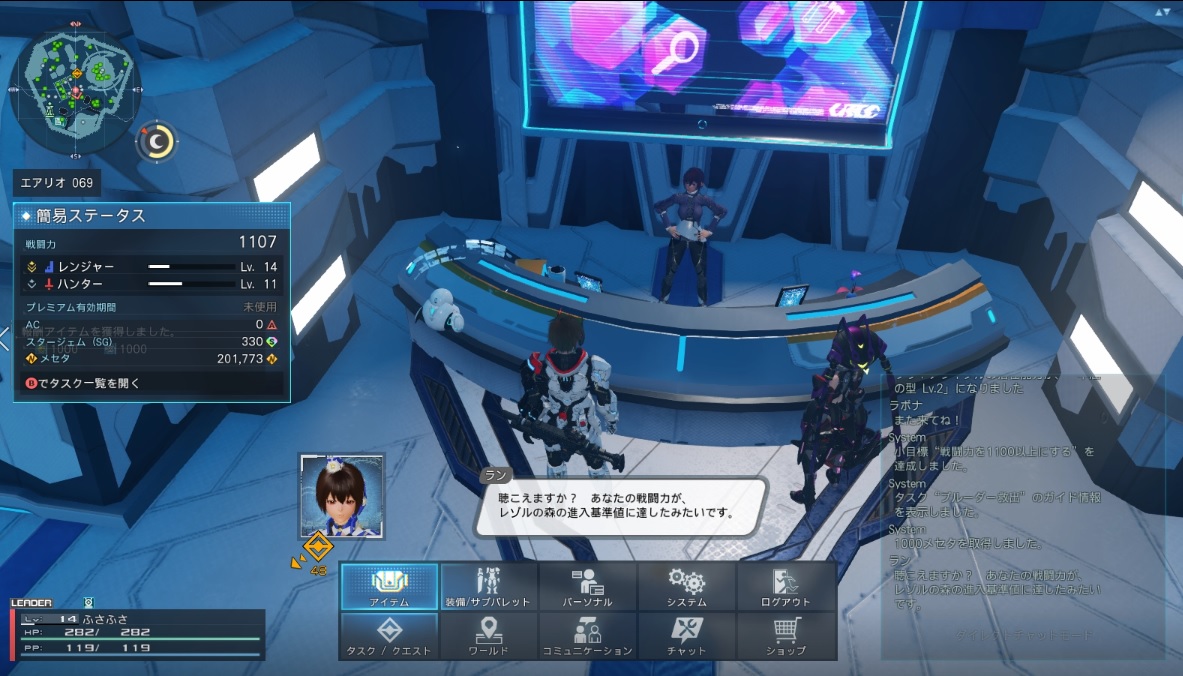Select the ラン character portrait
1183x676 pixels.
(342, 497)
